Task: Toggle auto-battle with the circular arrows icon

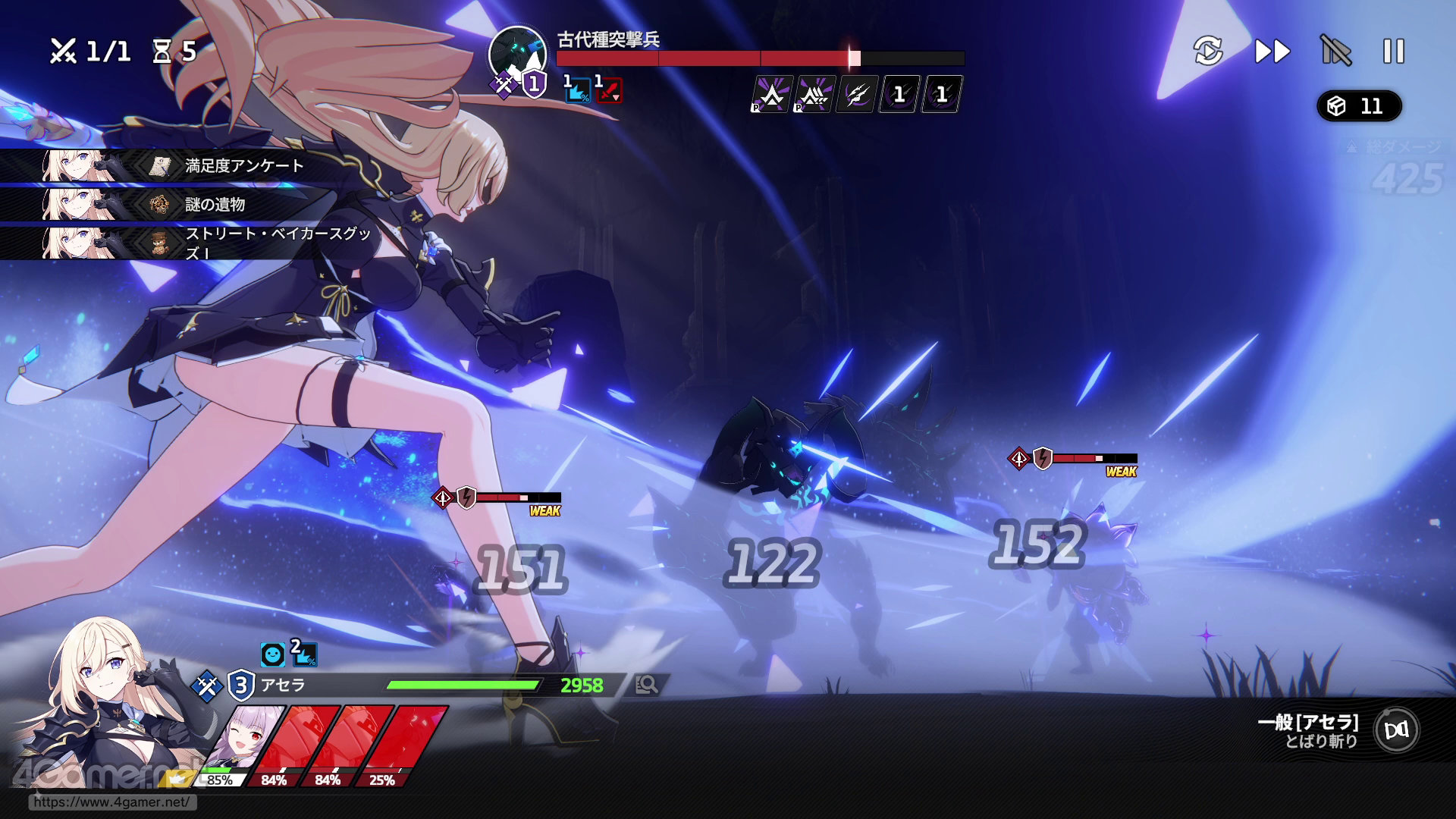Action: pyautogui.click(x=1208, y=52)
